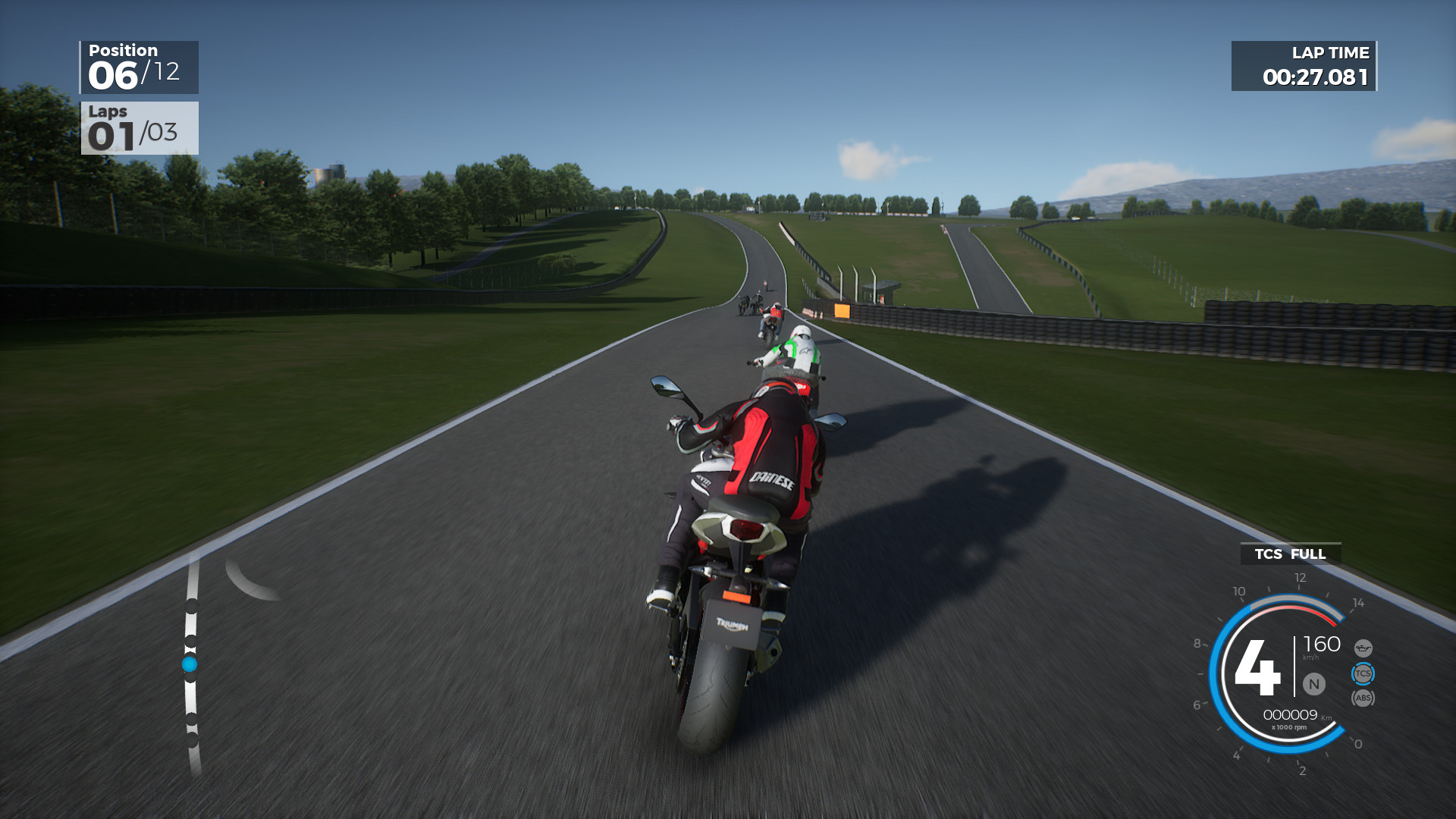Select the ABS indicator icon
The width and height of the screenshot is (1456, 819).
click(1363, 698)
